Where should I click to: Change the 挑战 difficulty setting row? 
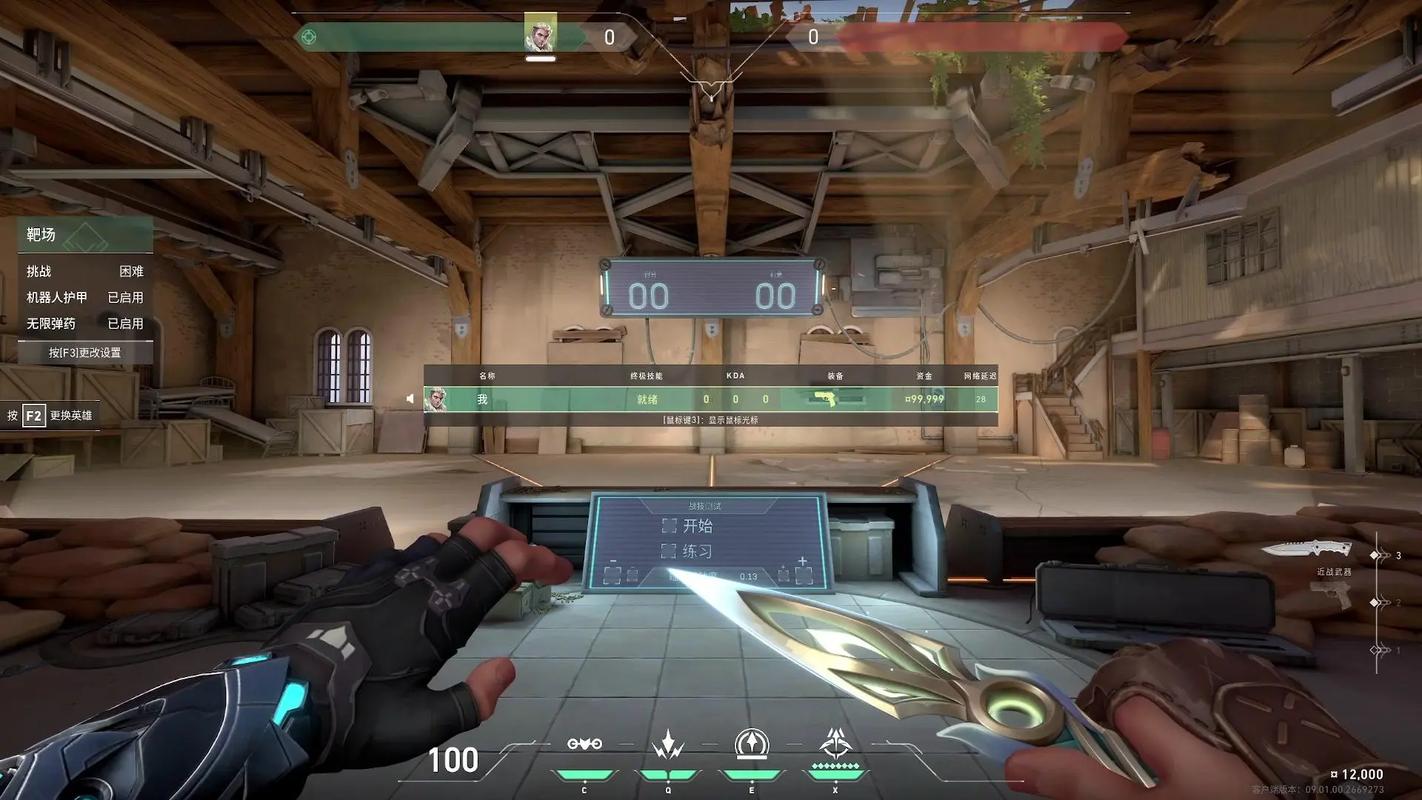point(85,271)
